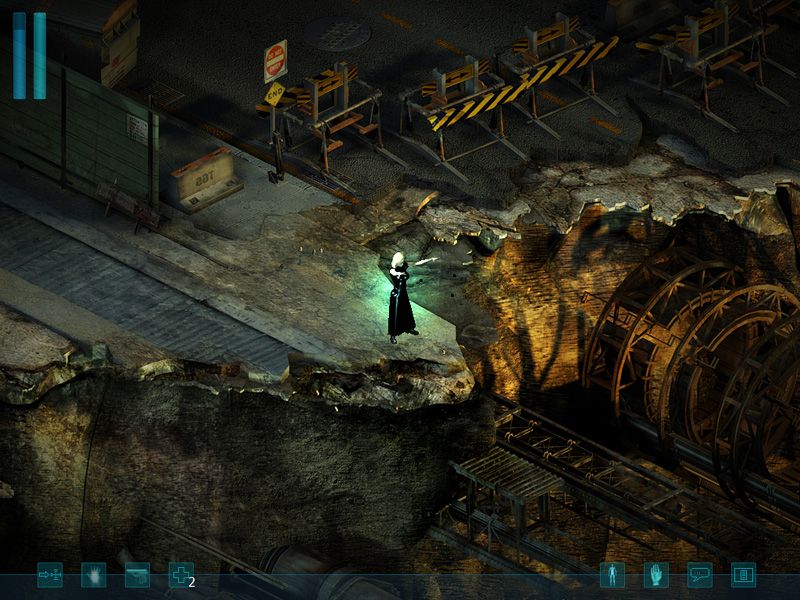Open the speech bubble dialogue log

[699, 575]
